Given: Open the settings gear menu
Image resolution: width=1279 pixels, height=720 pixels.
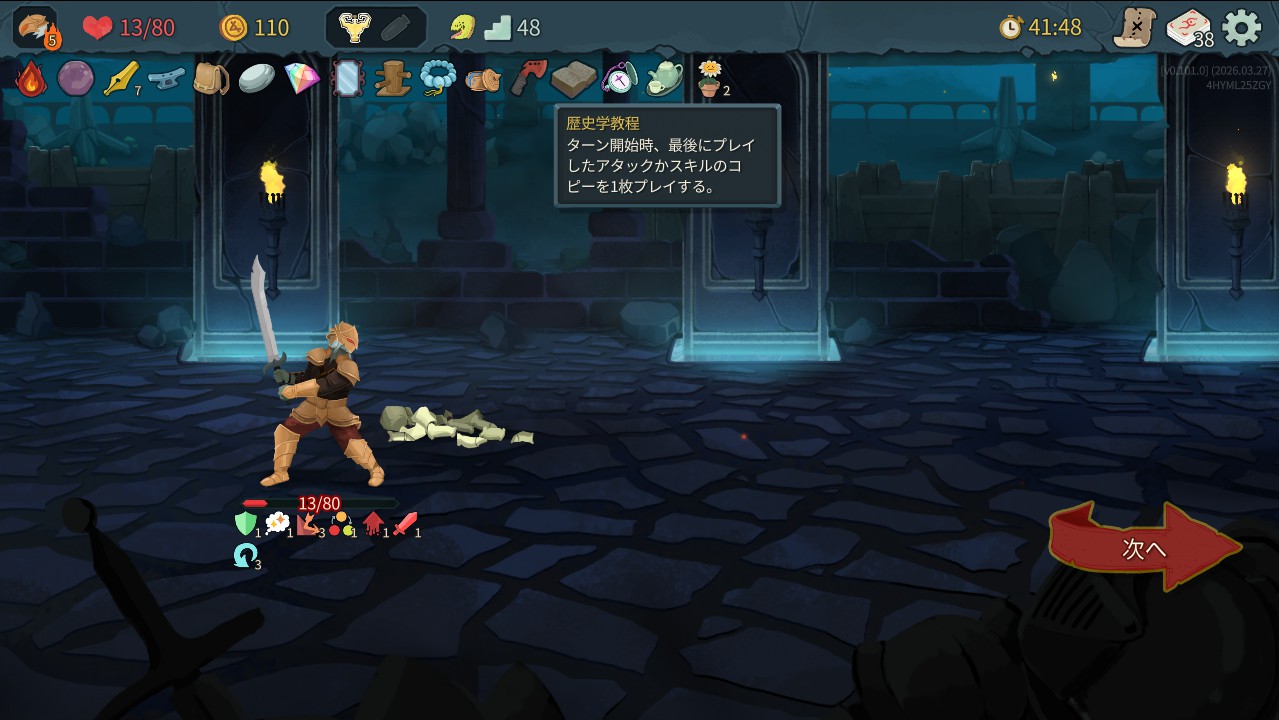Looking at the screenshot, I should pyautogui.click(x=1242, y=27).
